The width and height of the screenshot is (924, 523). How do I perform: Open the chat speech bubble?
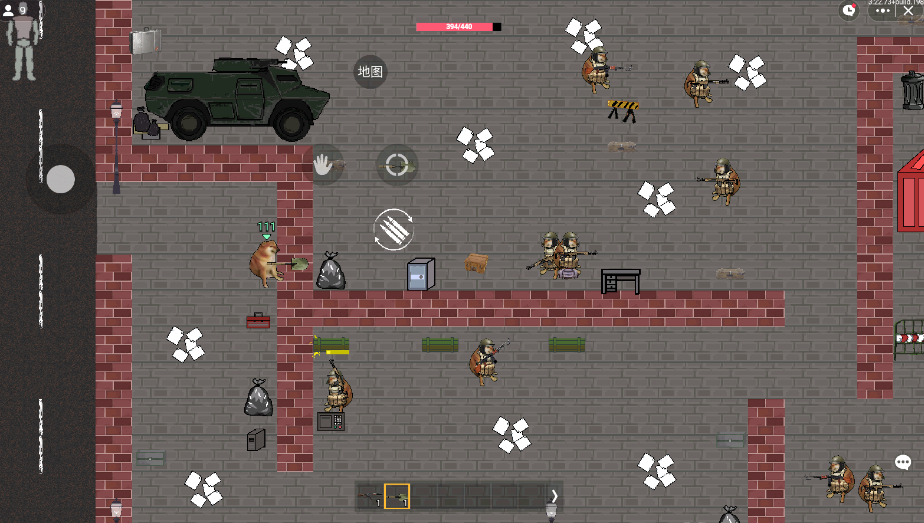903,462
